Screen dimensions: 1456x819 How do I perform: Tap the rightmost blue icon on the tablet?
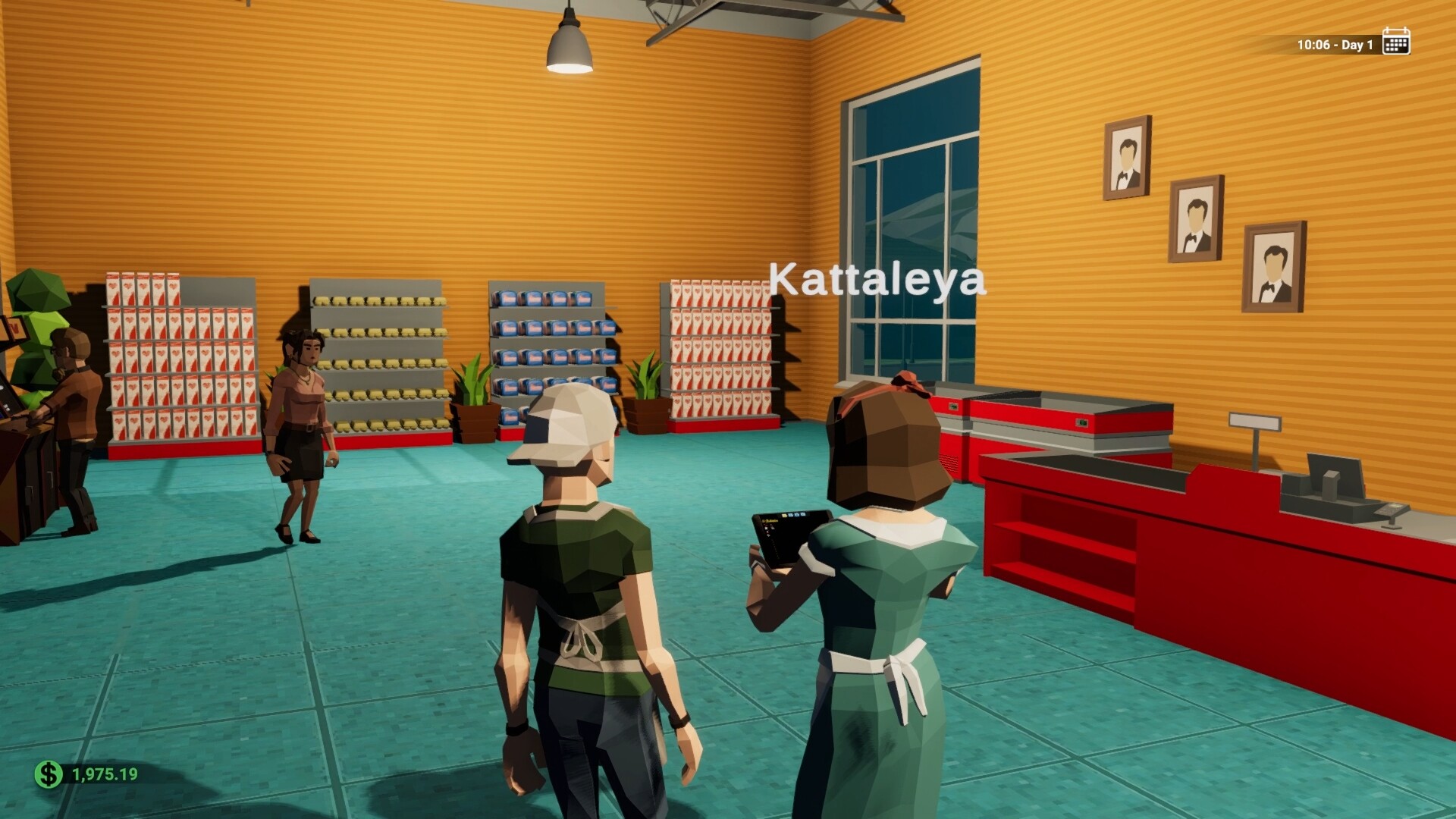click(804, 515)
